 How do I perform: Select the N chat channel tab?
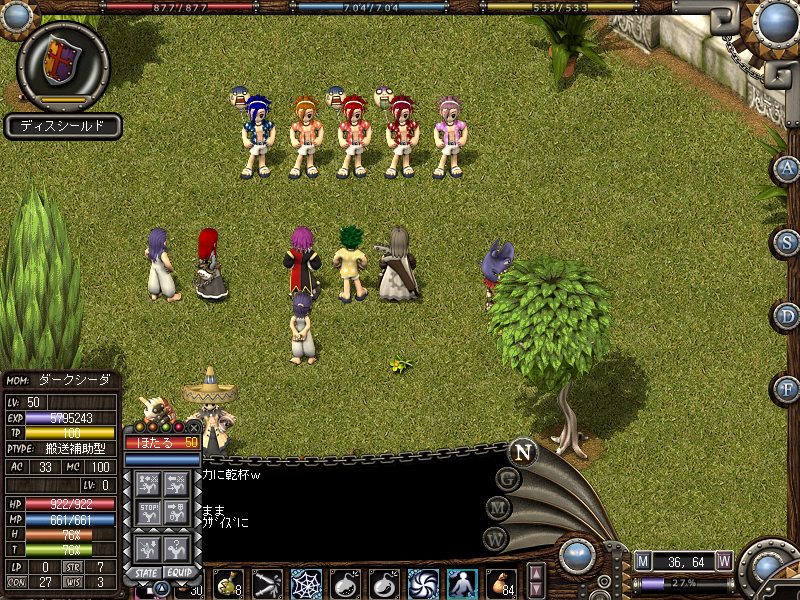click(x=521, y=451)
